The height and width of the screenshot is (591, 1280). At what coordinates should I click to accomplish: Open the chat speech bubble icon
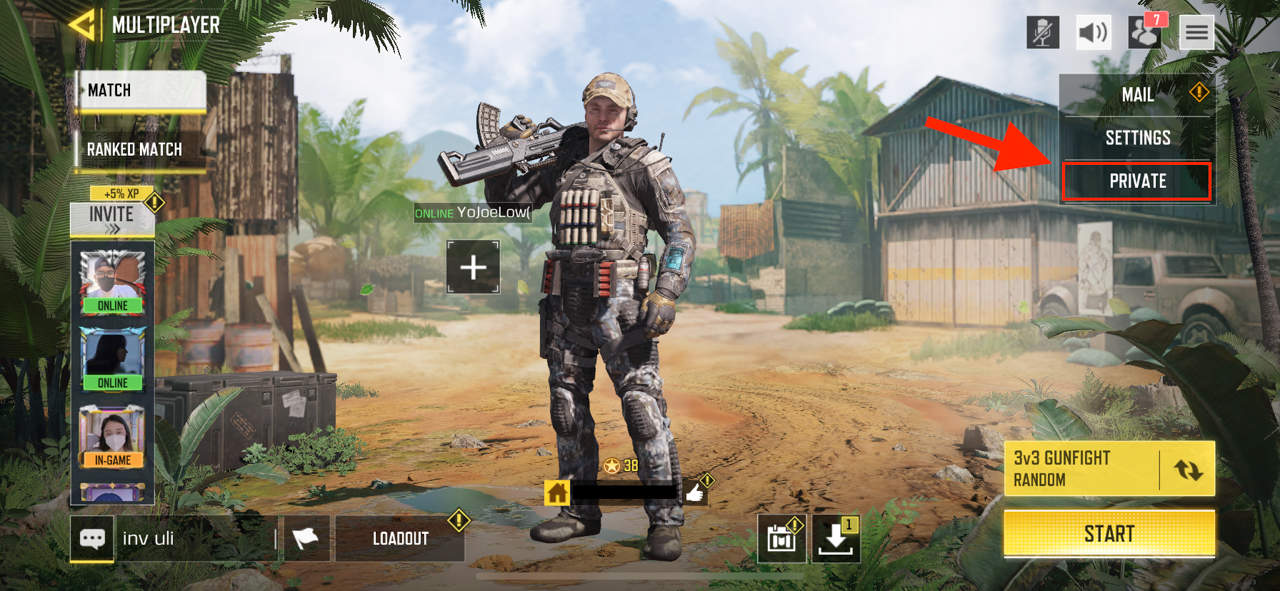(92, 538)
